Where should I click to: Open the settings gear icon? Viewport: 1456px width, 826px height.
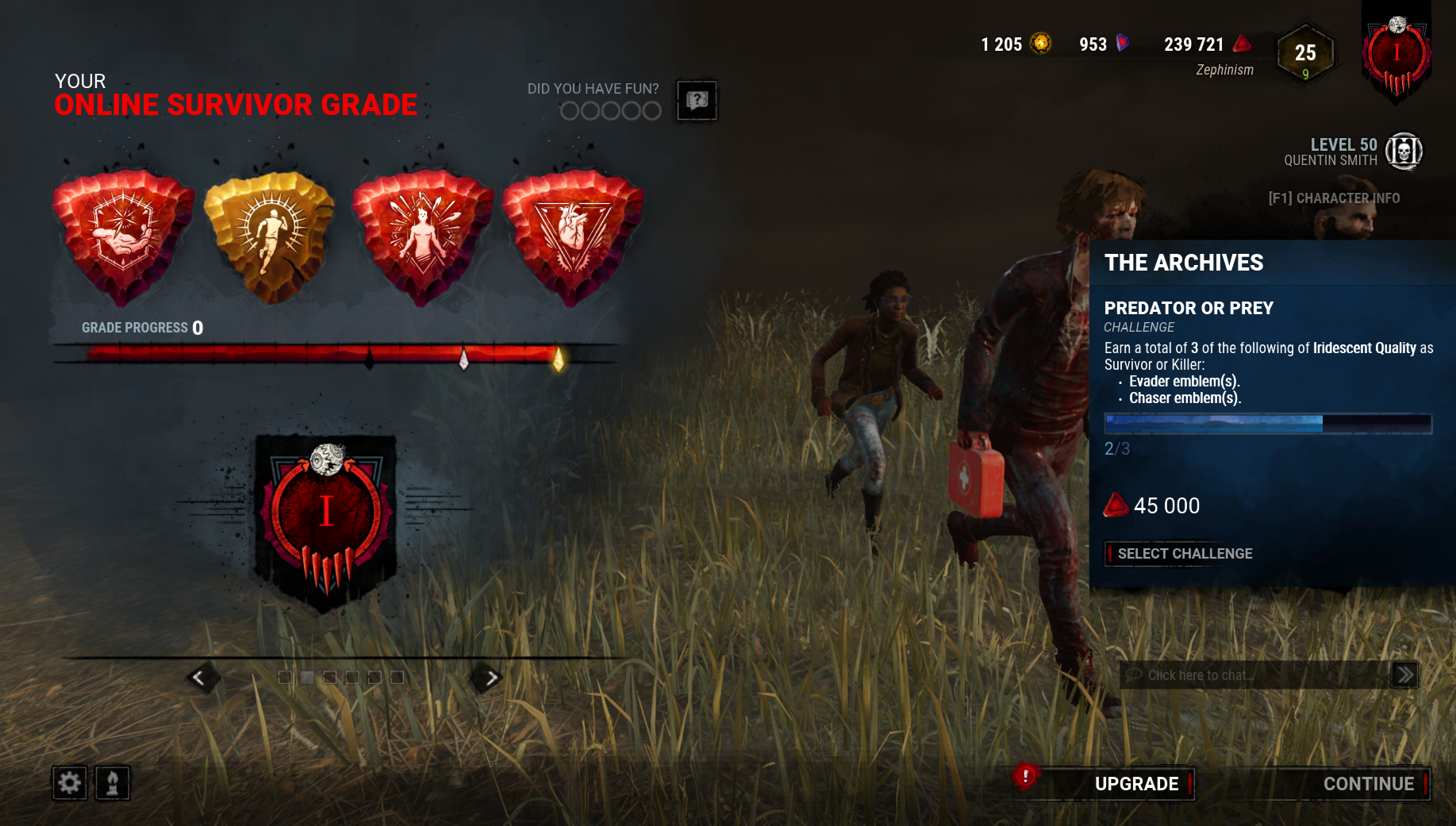(x=69, y=783)
